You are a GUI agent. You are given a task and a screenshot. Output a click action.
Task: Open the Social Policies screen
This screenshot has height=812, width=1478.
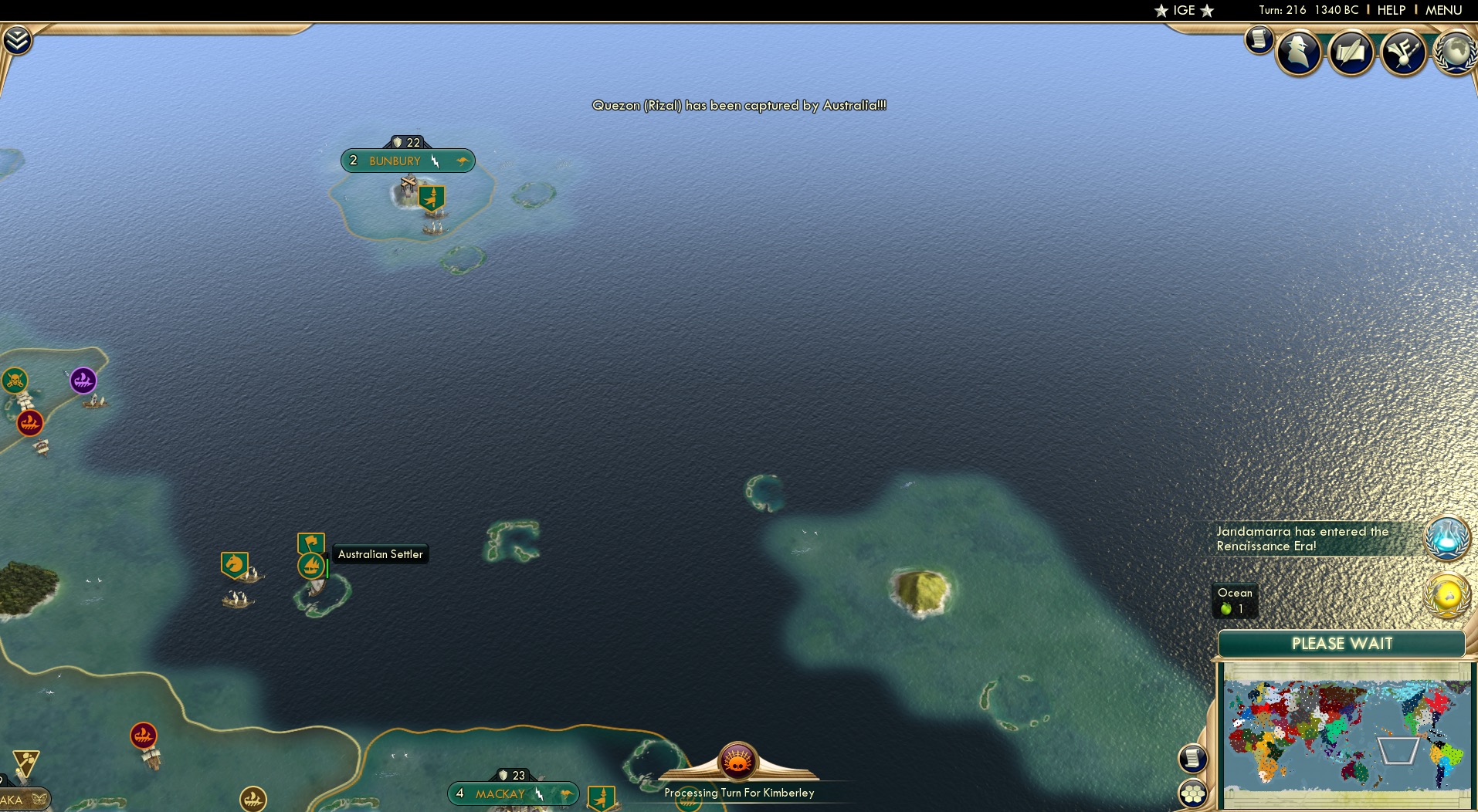point(1258,39)
